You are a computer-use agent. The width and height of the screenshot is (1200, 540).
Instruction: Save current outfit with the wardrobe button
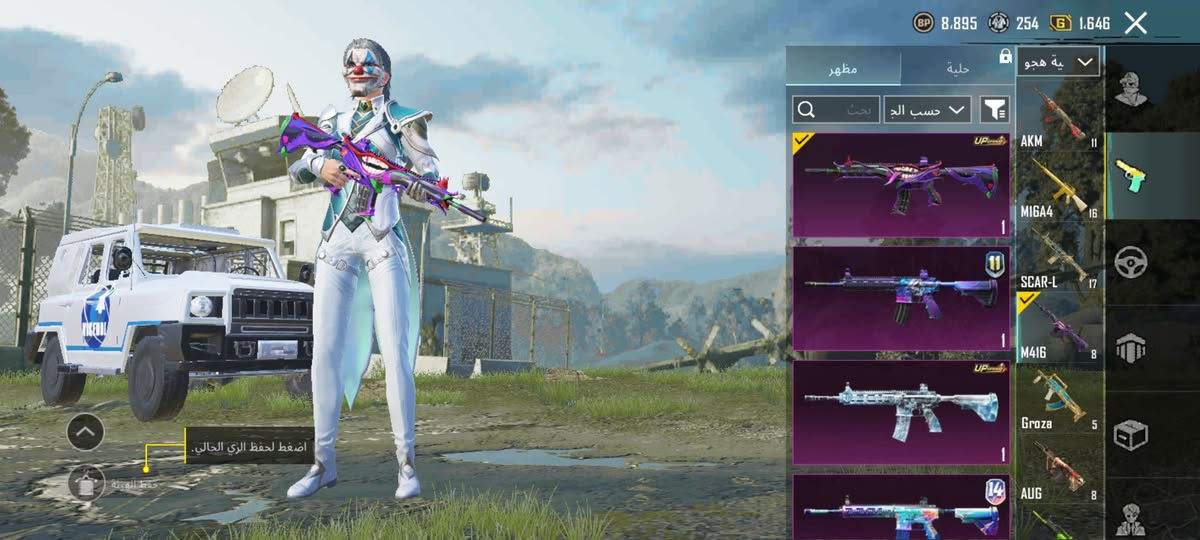coord(86,484)
